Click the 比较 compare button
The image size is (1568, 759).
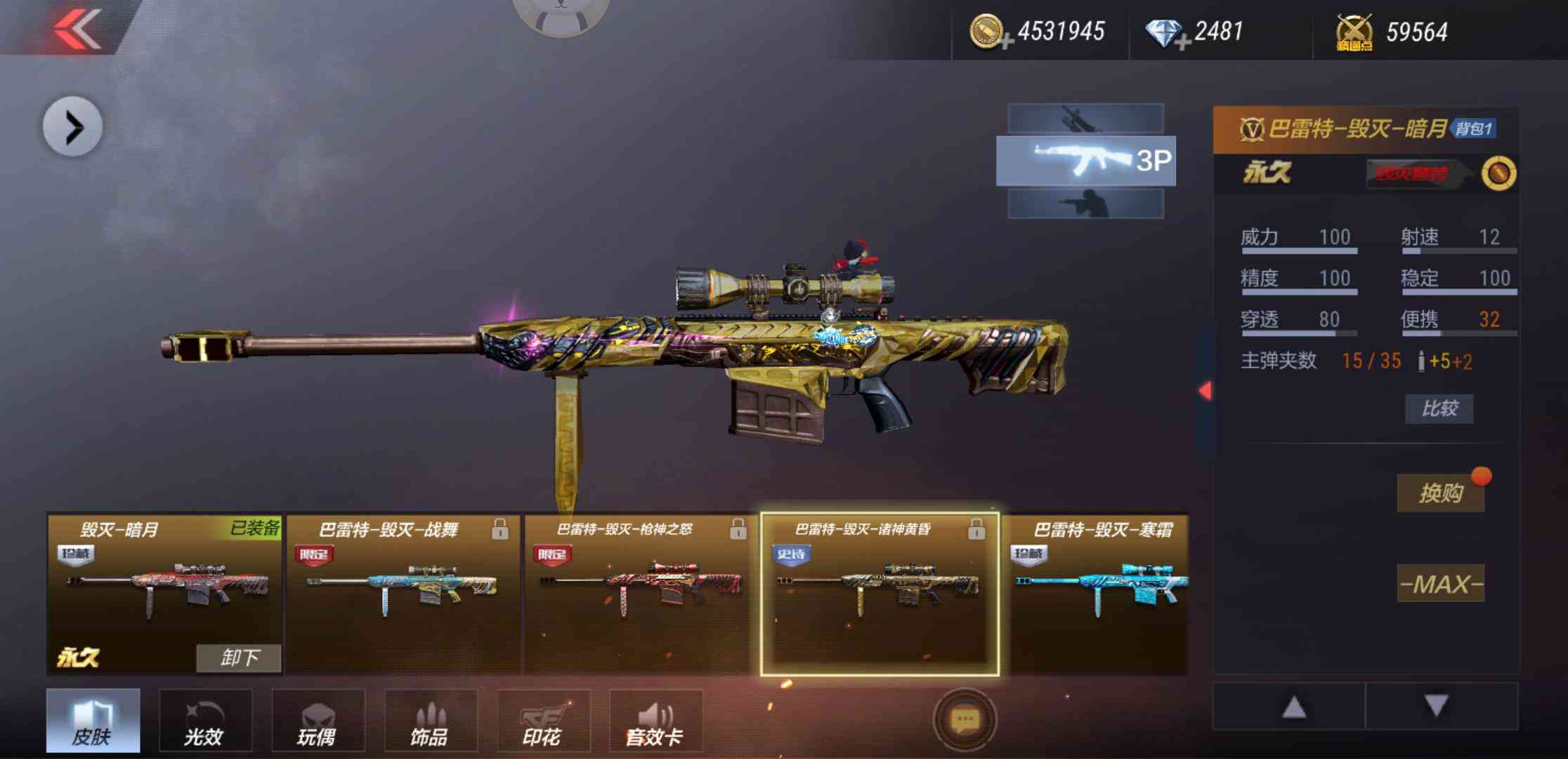coord(1439,408)
